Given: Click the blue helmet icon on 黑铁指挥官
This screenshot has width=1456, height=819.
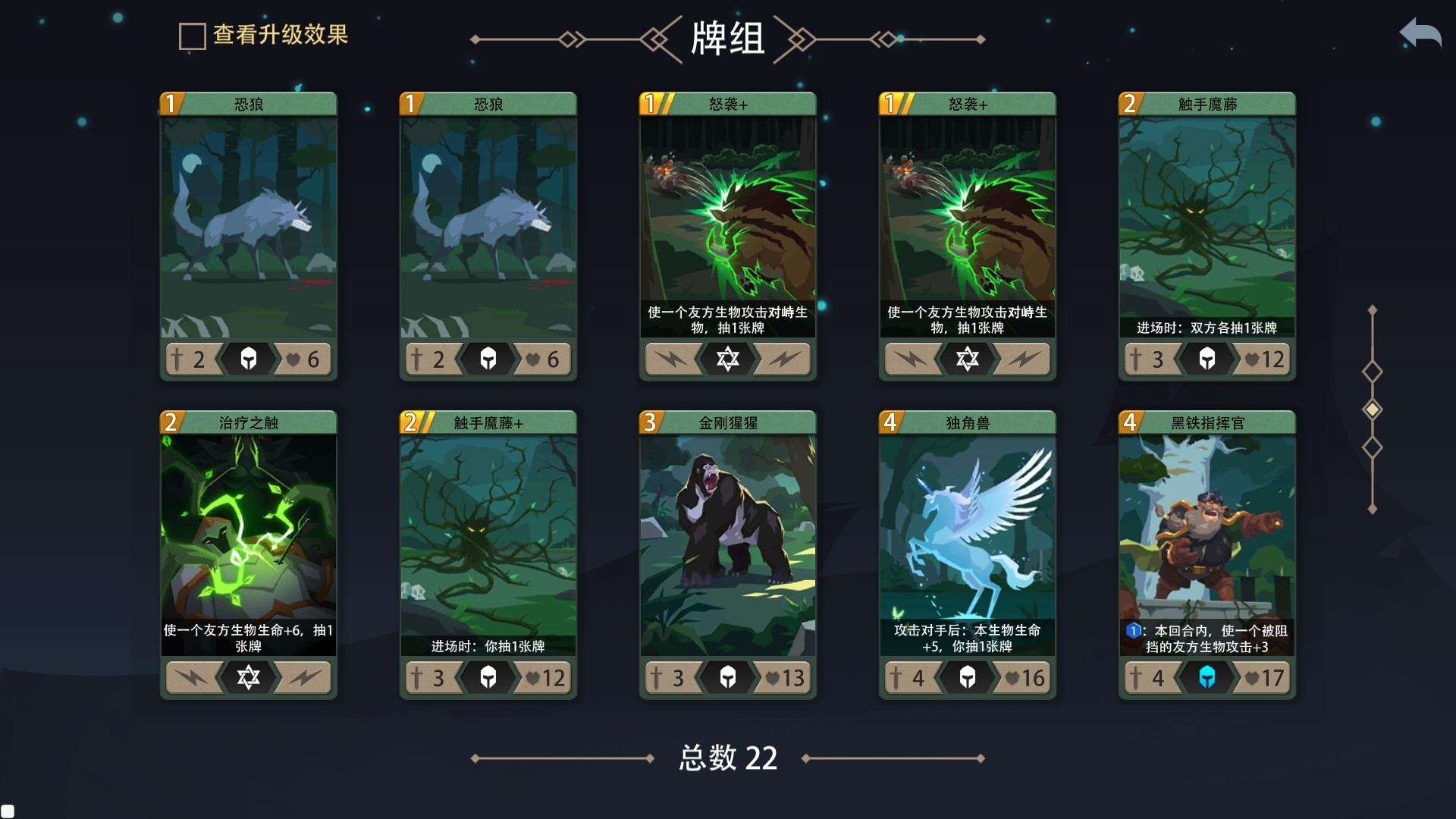Looking at the screenshot, I should [1207, 678].
